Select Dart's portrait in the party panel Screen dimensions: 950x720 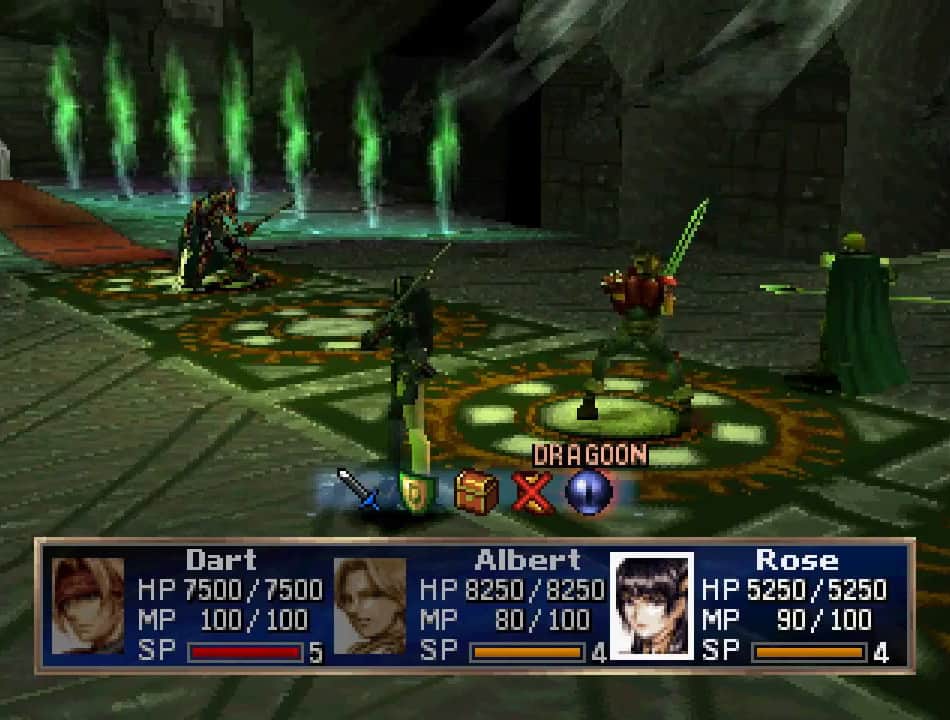88,606
